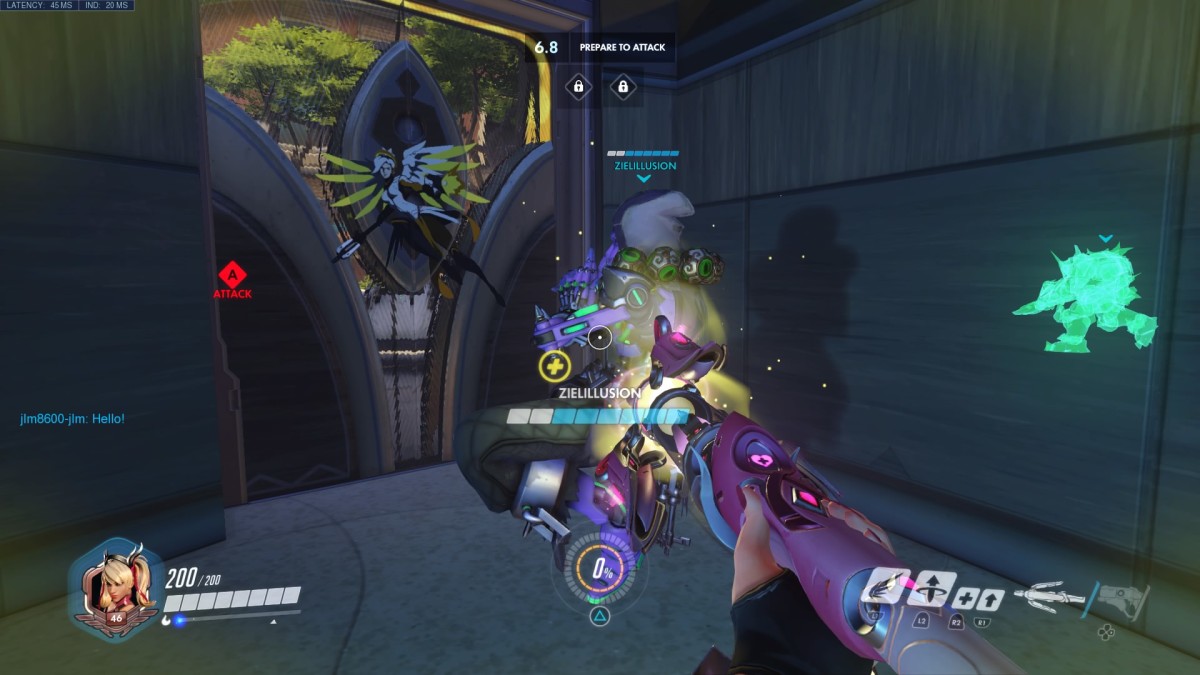Click the healing beam plus icon
This screenshot has width=1200, height=675.
(965, 600)
